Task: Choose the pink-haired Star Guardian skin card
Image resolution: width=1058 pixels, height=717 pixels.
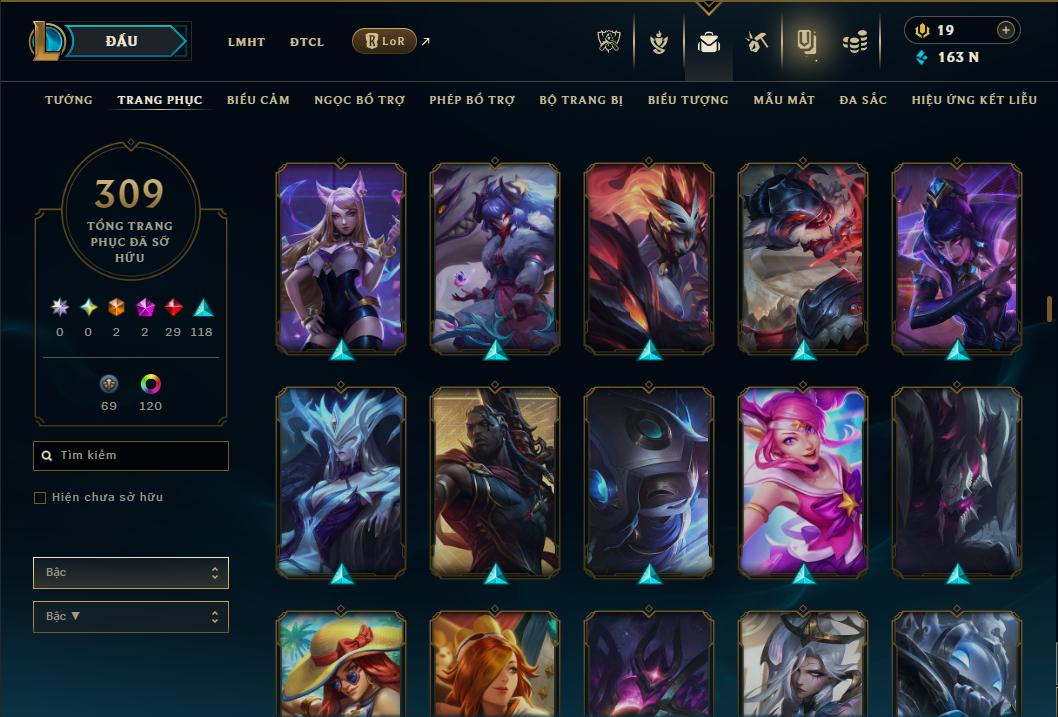Action: [x=803, y=482]
